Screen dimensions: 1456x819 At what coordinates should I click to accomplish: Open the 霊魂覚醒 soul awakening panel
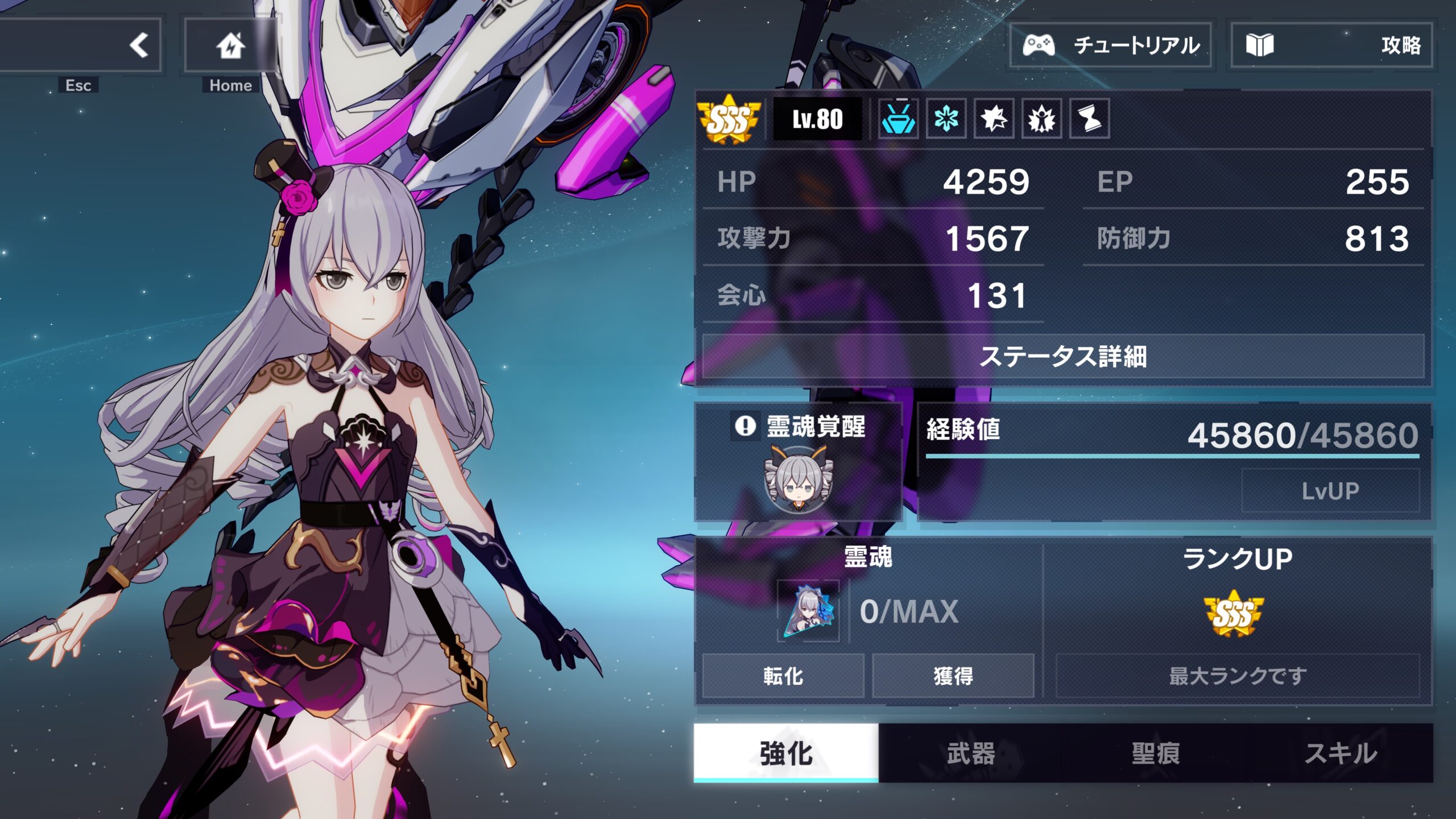pos(799,462)
